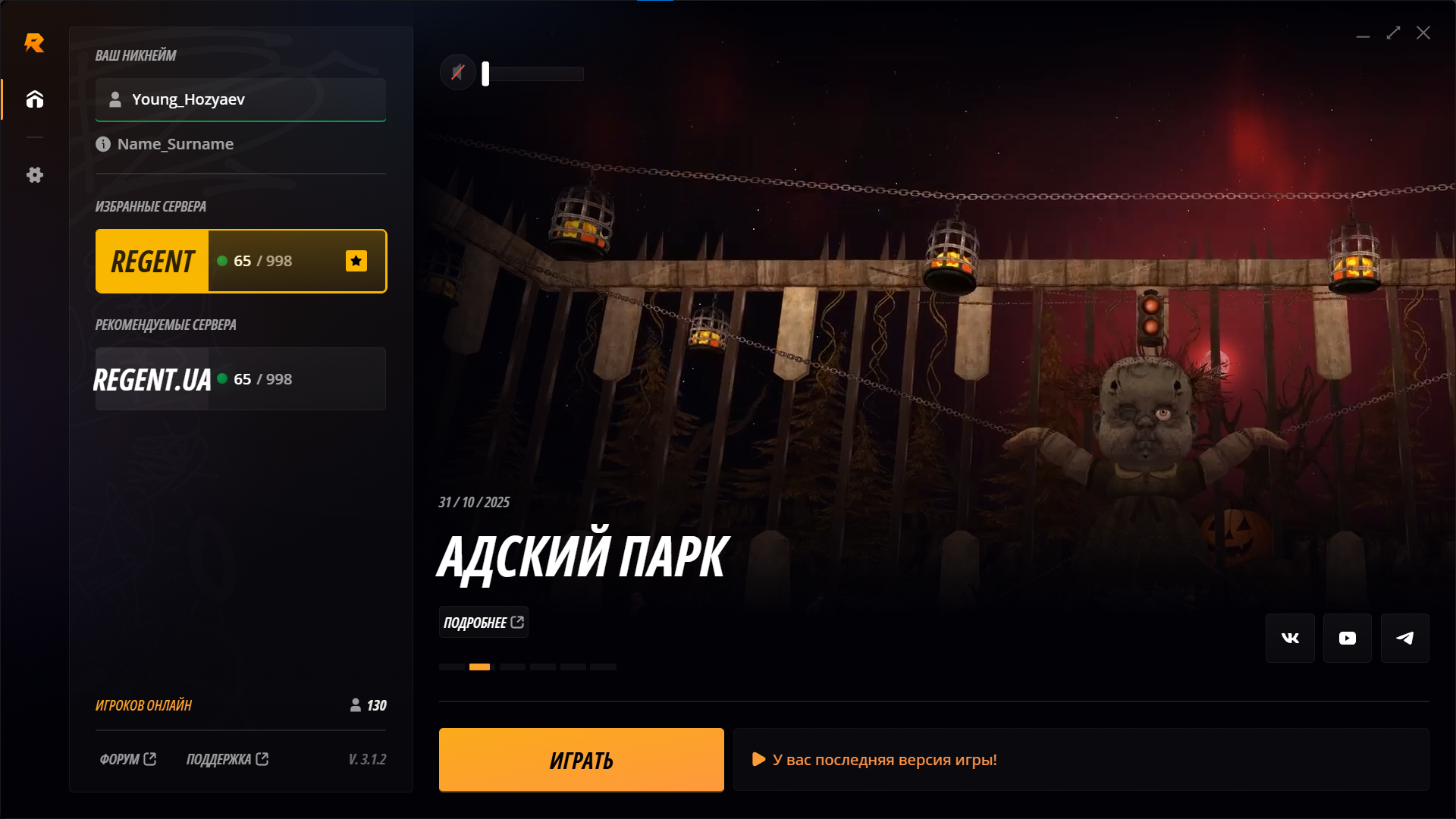The width and height of the screenshot is (1456, 819).
Task: Open the Telegram channel icon
Action: point(1404,638)
